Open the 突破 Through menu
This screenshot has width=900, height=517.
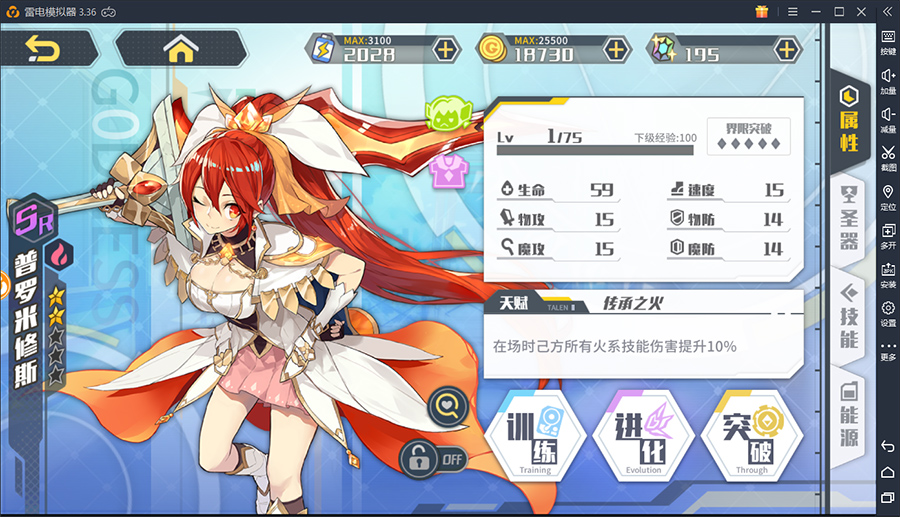tap(751, 437)
